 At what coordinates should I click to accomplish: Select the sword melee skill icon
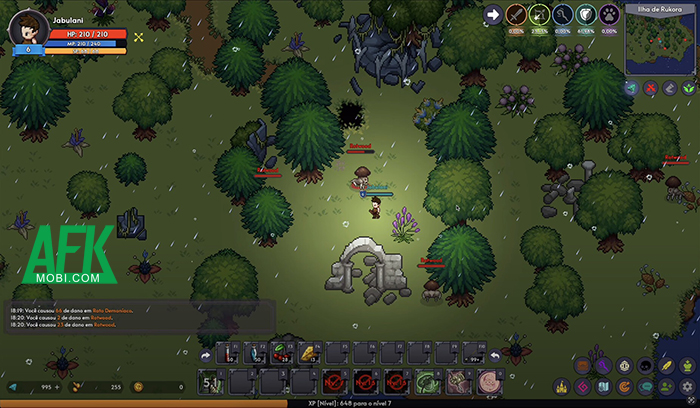(516, 15)
